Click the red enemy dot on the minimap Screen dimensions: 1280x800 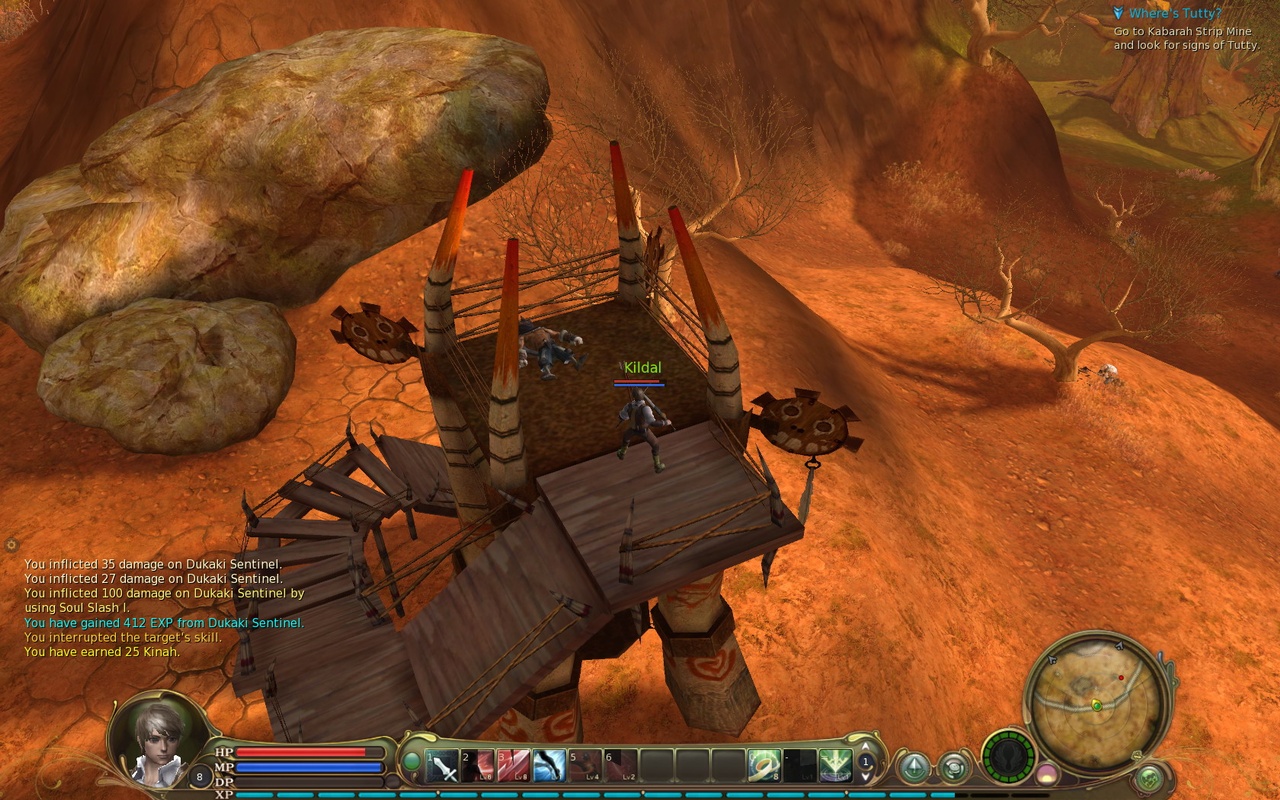pyautogui.click(x=1121, y=677)
